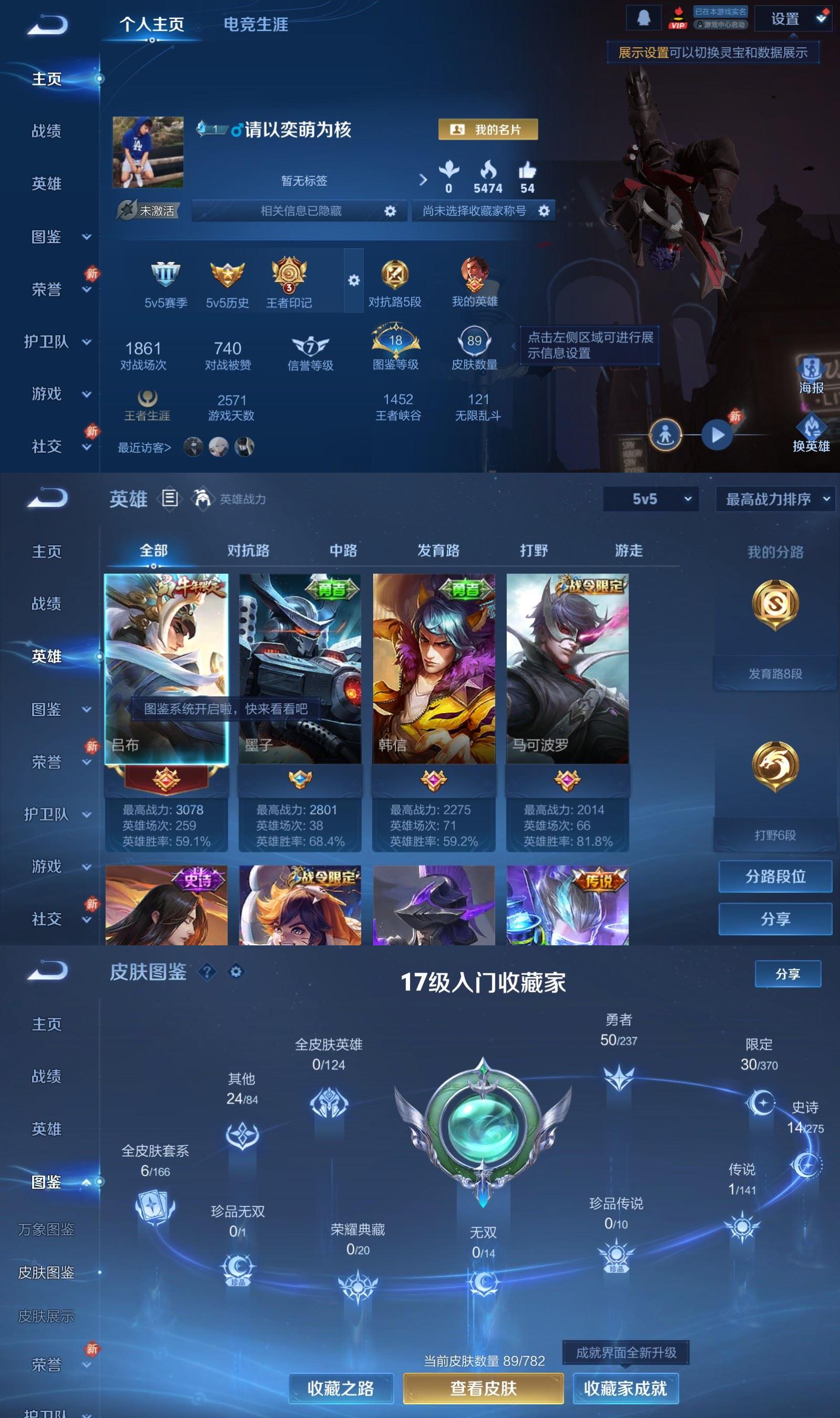Image resolution: width=840 pixels, height=1418 pixels.
Task: Open the 图鉴等级 level 18 icon
Action: pyautogui.click(x=396, y=340)
